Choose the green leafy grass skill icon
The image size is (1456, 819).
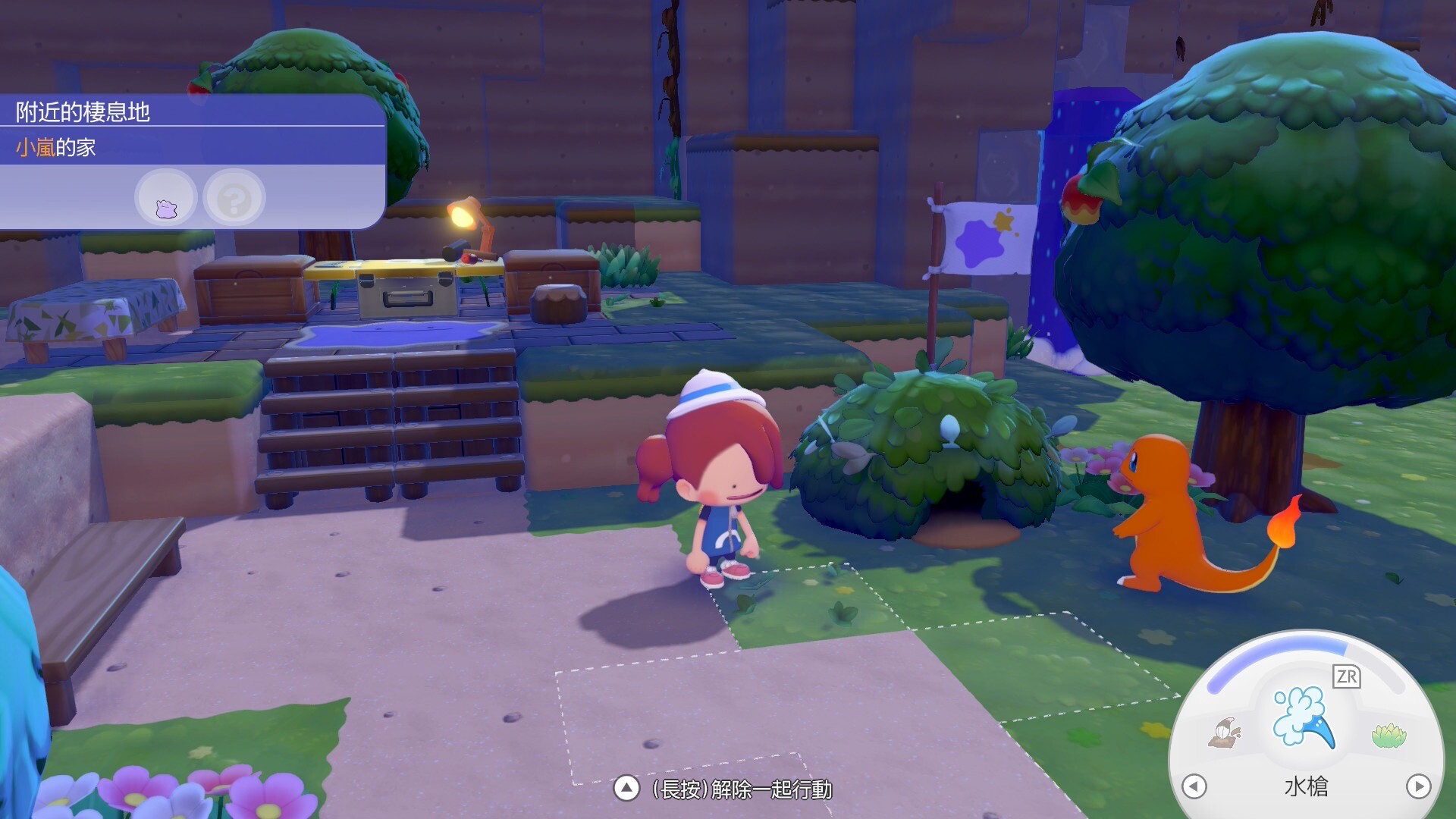click(1389, 735)
